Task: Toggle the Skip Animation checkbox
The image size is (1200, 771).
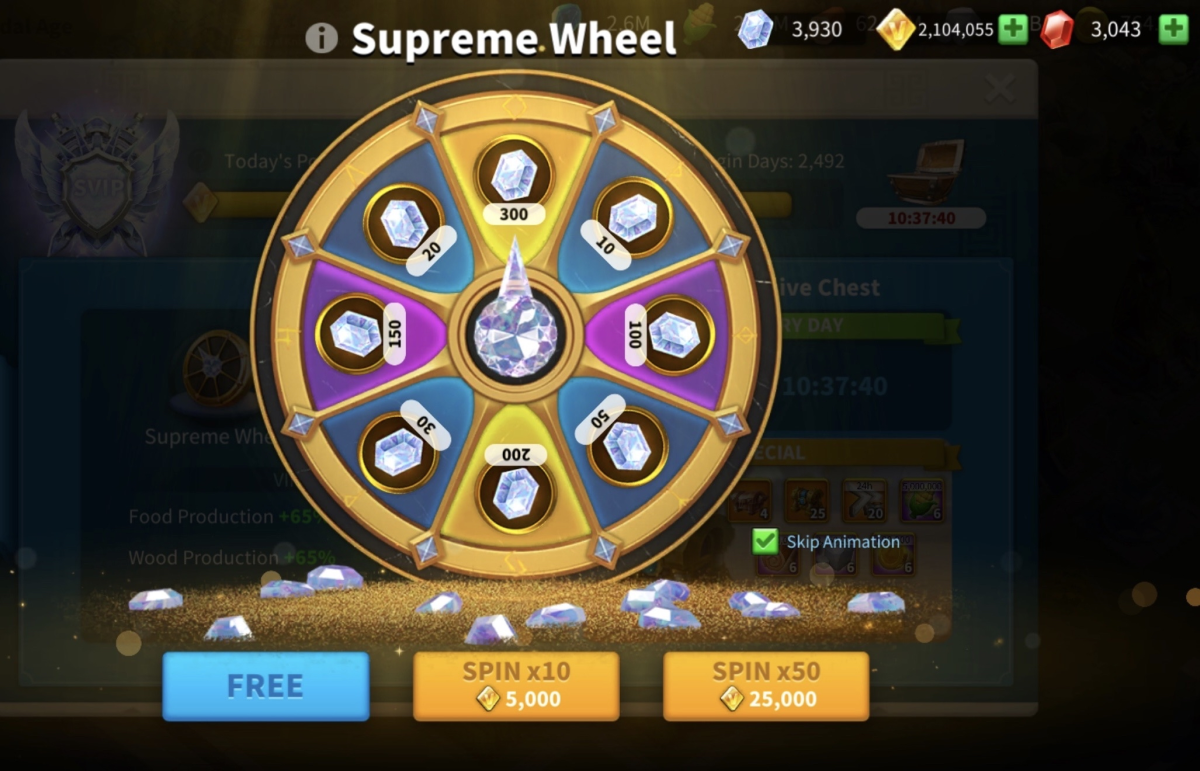Action: 766,542
